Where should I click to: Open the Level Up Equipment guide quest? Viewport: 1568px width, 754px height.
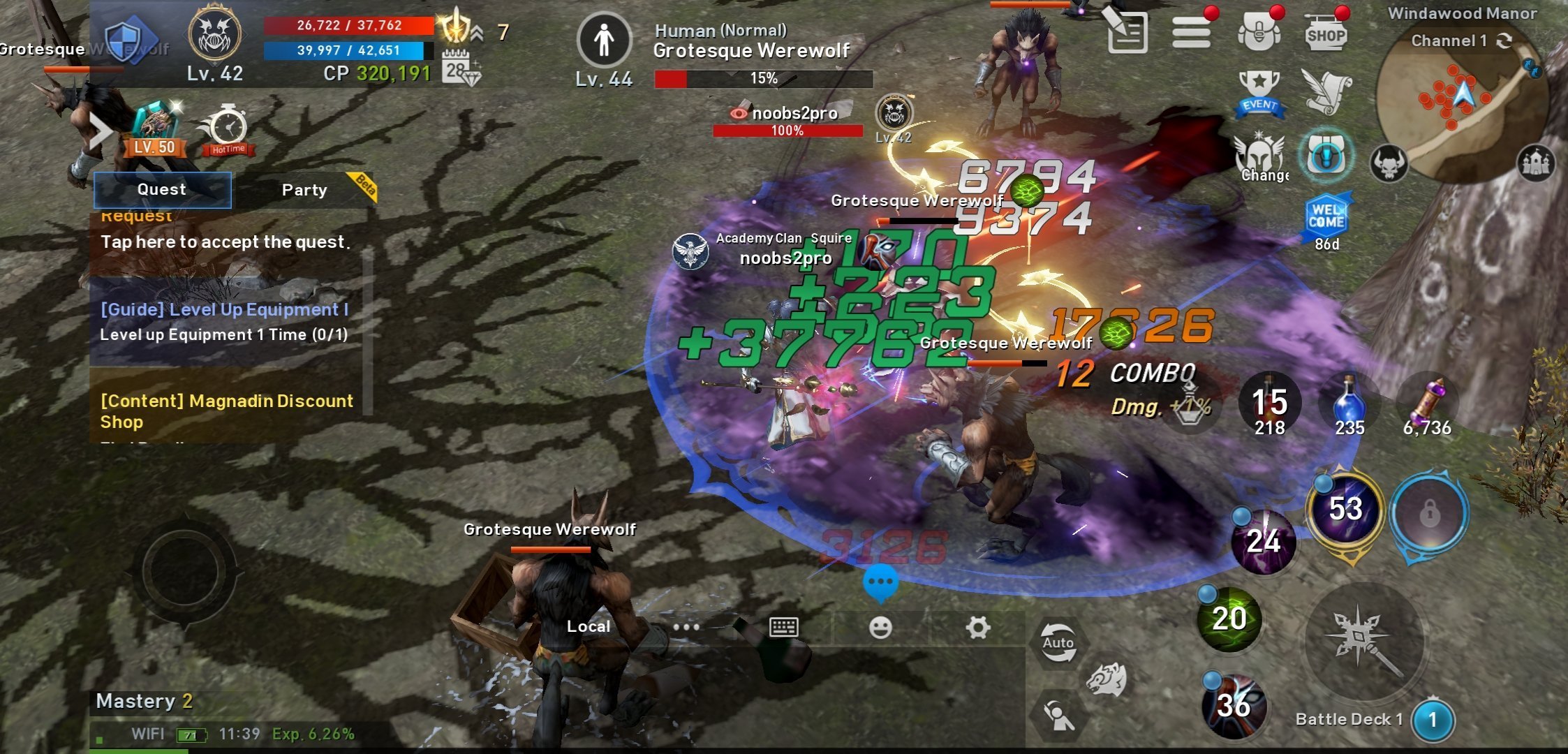pyautogui.click(x=224, y=321)
